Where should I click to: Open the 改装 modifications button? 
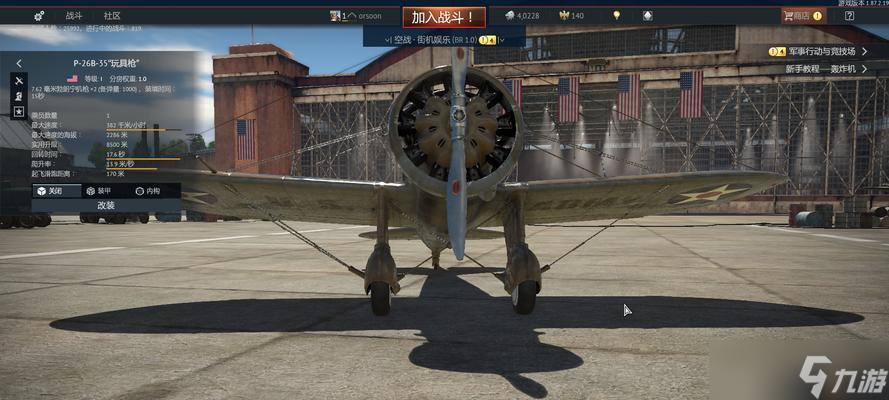click(x=106, y=205)
